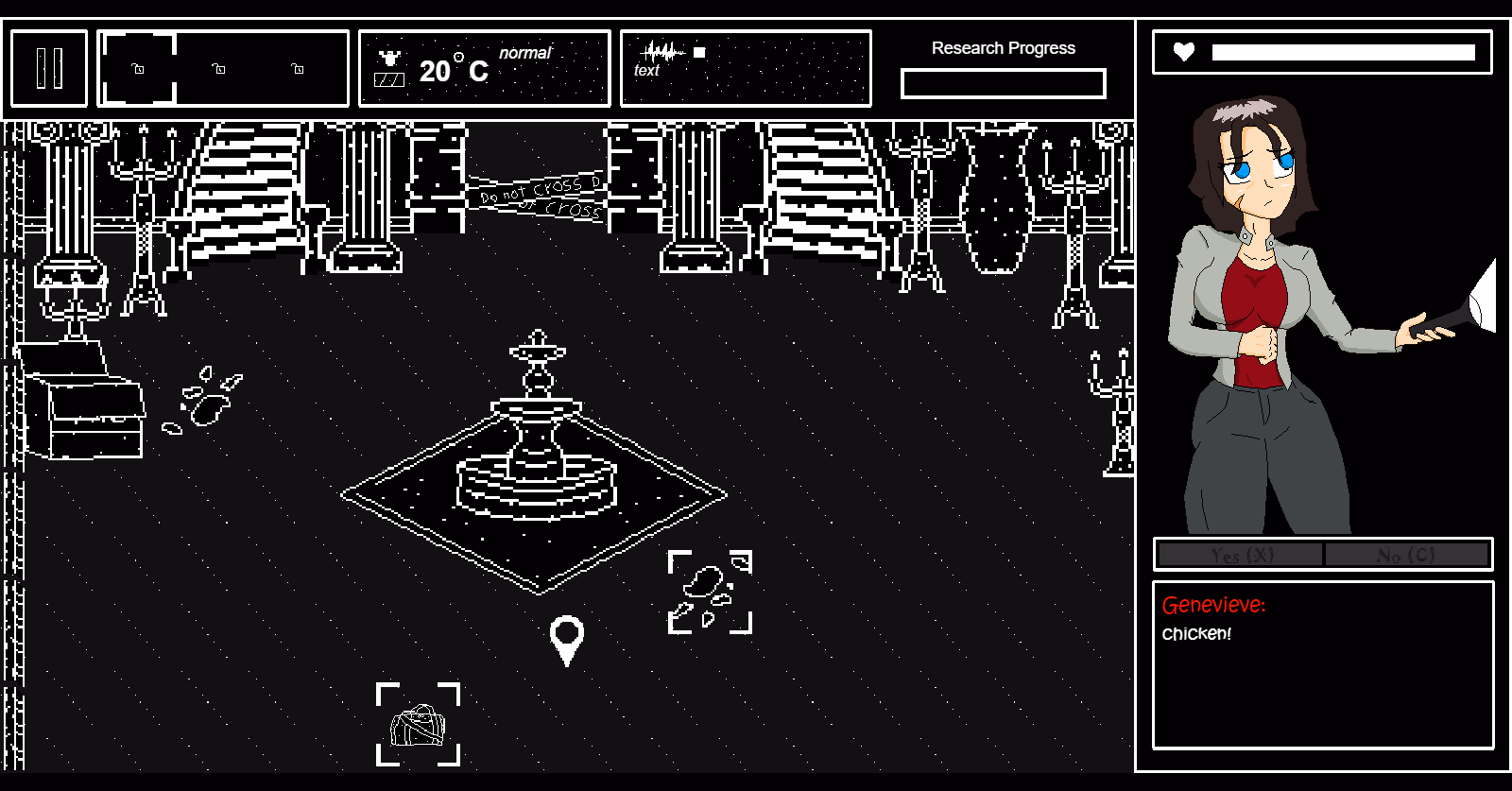Inspect the bracketed bag item

coord(418,725)
